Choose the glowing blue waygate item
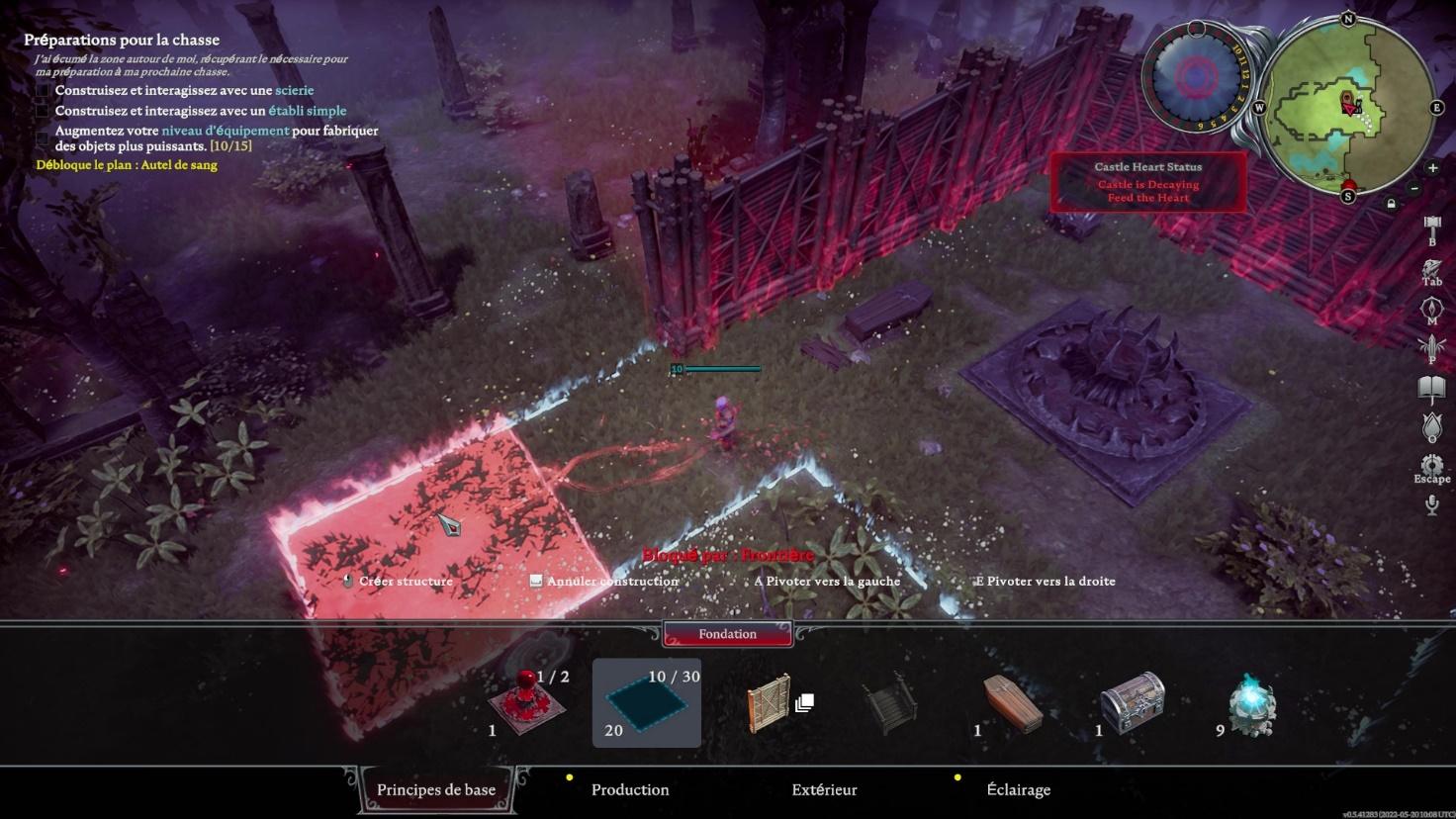 point(1253,706)
